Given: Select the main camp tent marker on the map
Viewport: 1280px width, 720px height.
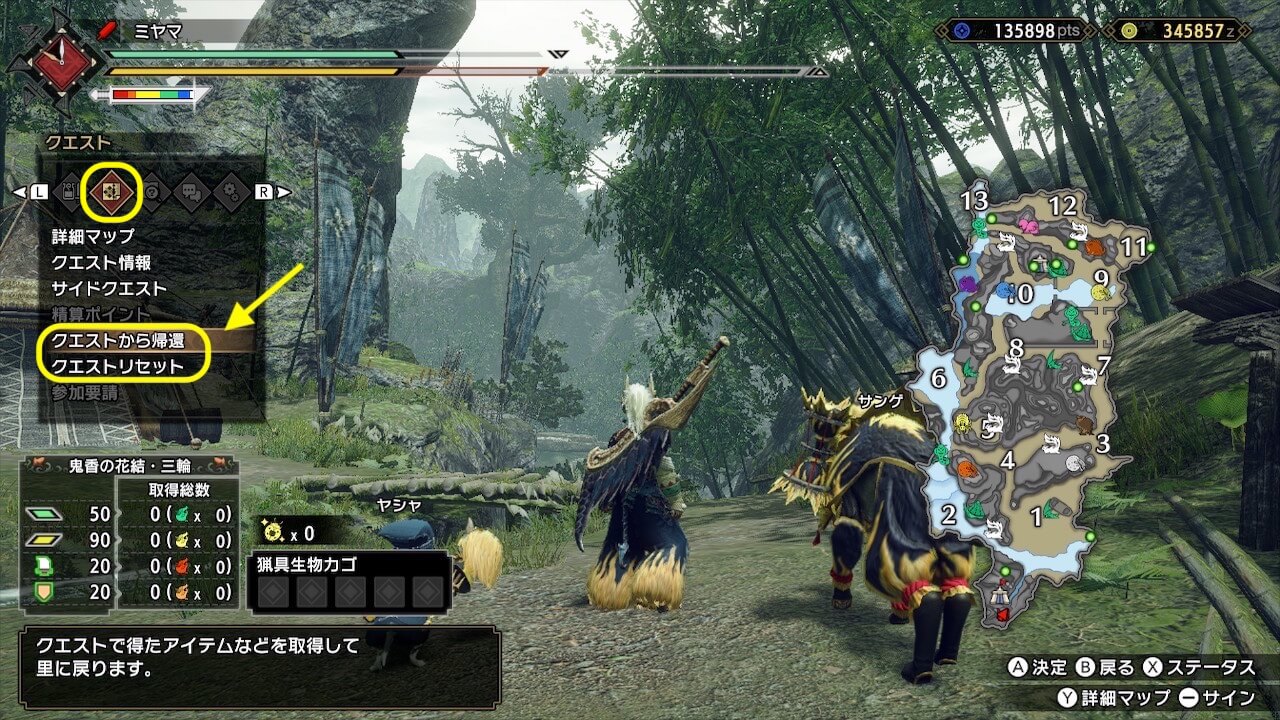Looking at the screenshot, I should click(1001, 599).
